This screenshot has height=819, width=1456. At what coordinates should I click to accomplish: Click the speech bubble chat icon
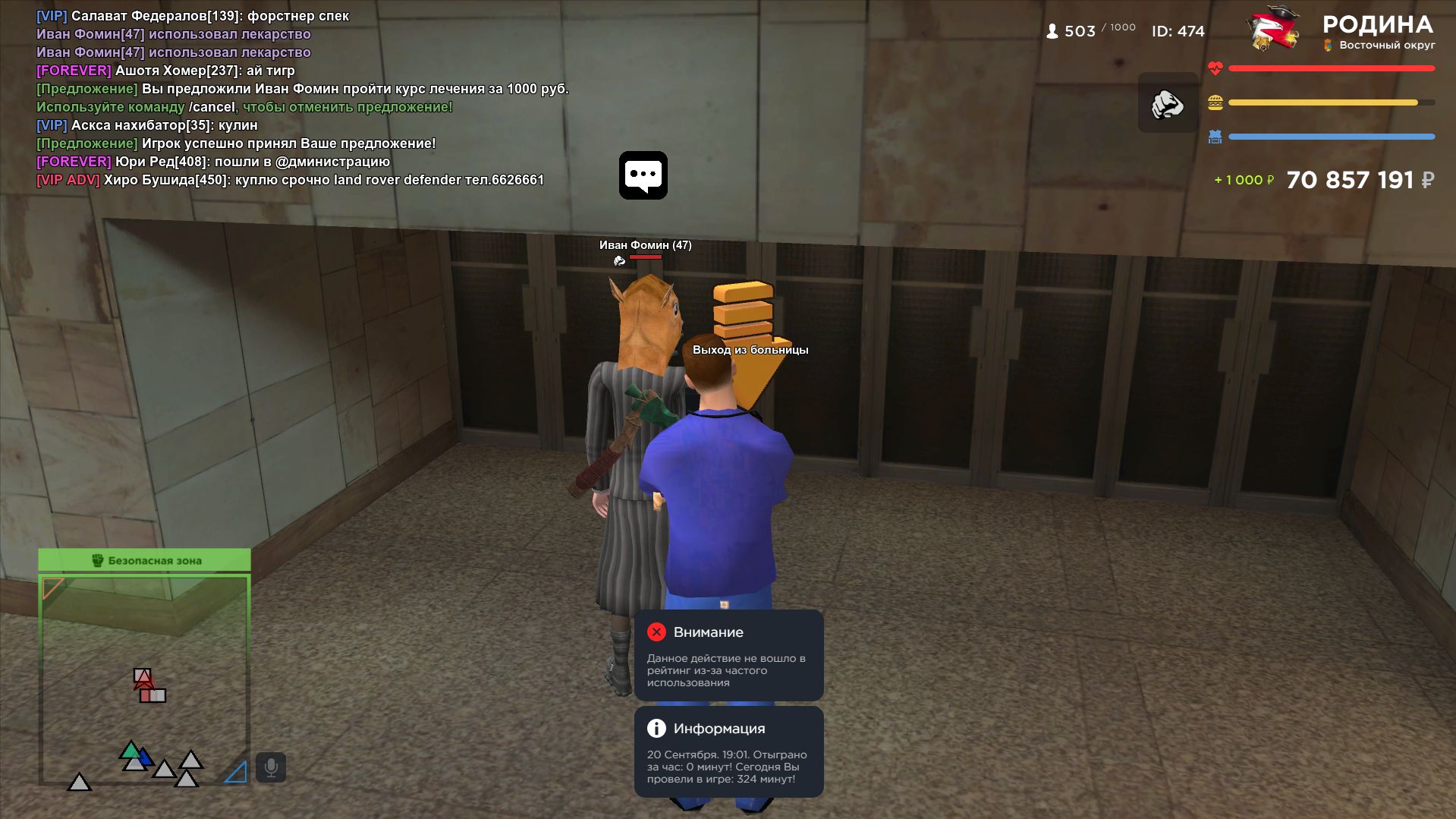pyautogui.click(x=643, y=175)
